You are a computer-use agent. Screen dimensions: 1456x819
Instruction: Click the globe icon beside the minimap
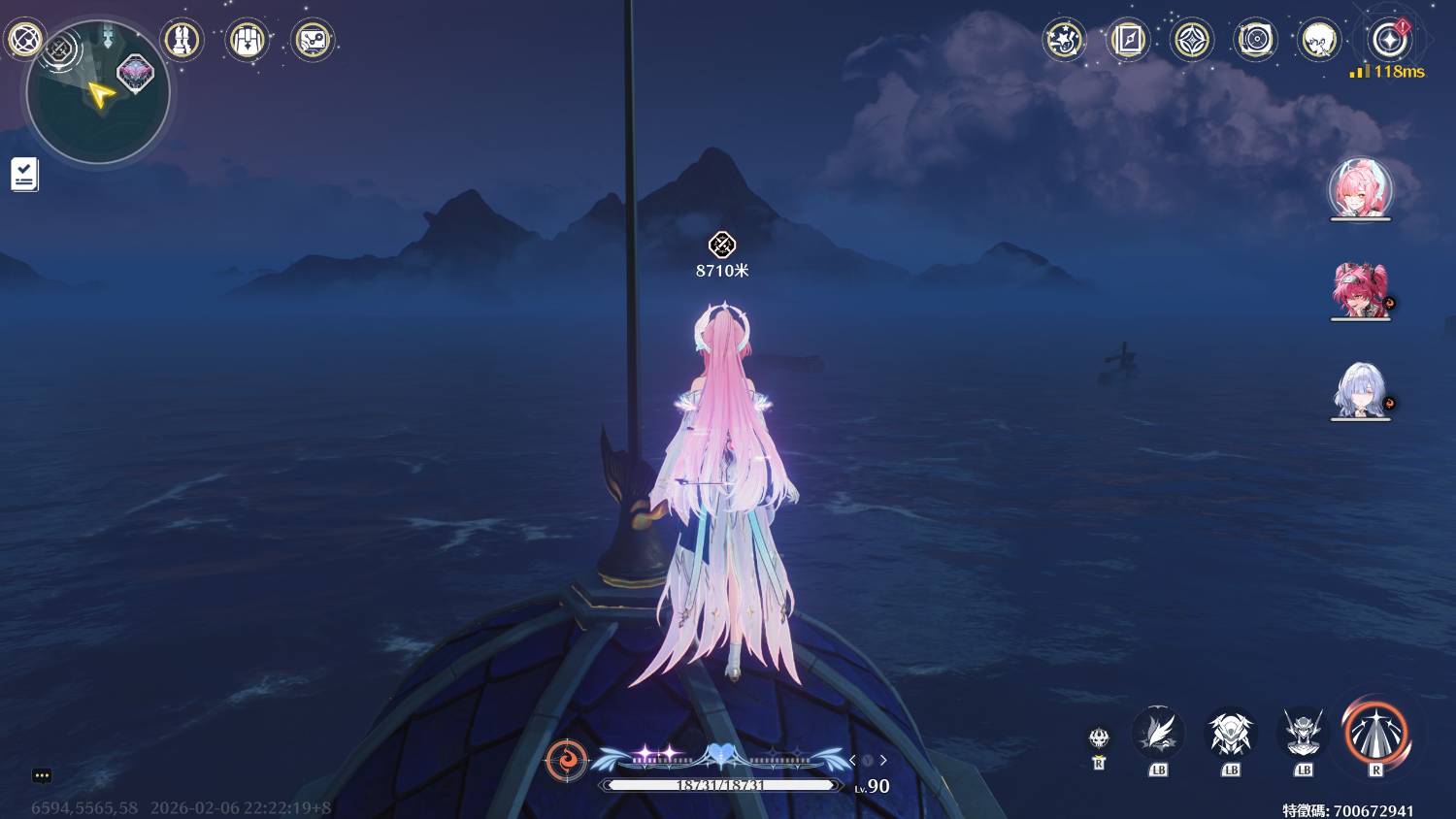(24, 40)
